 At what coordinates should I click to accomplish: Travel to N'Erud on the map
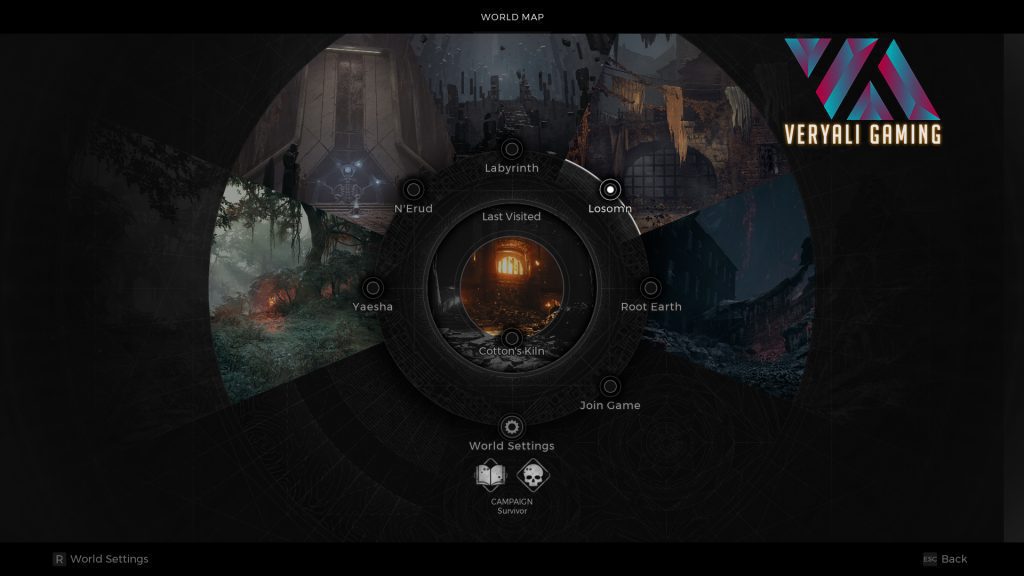click(412, 190)
